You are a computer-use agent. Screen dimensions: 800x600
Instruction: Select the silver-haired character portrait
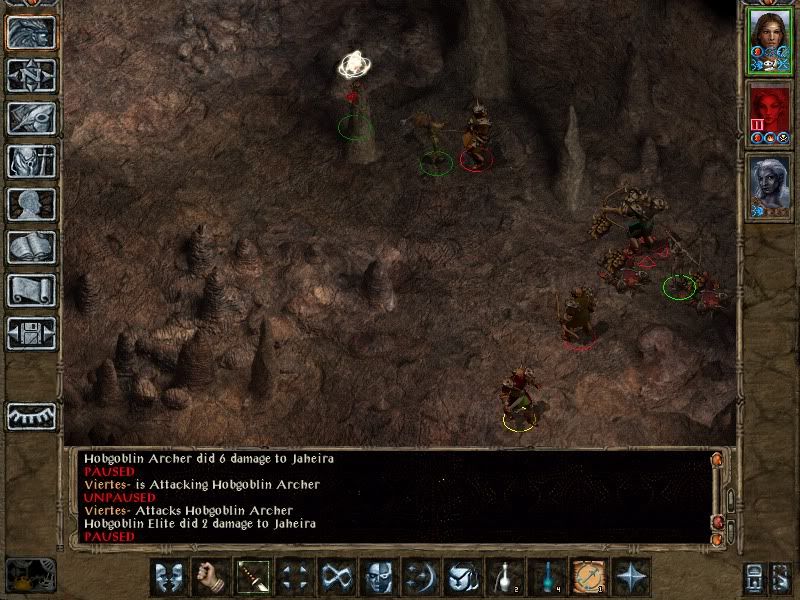coord(768,186)
